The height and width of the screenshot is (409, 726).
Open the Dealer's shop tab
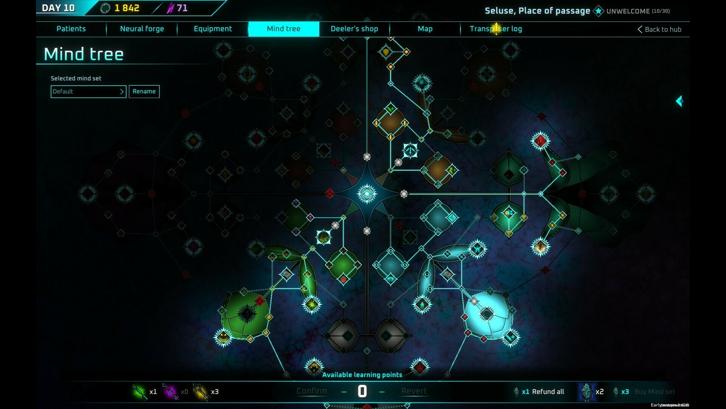click(x=354, y=29)
